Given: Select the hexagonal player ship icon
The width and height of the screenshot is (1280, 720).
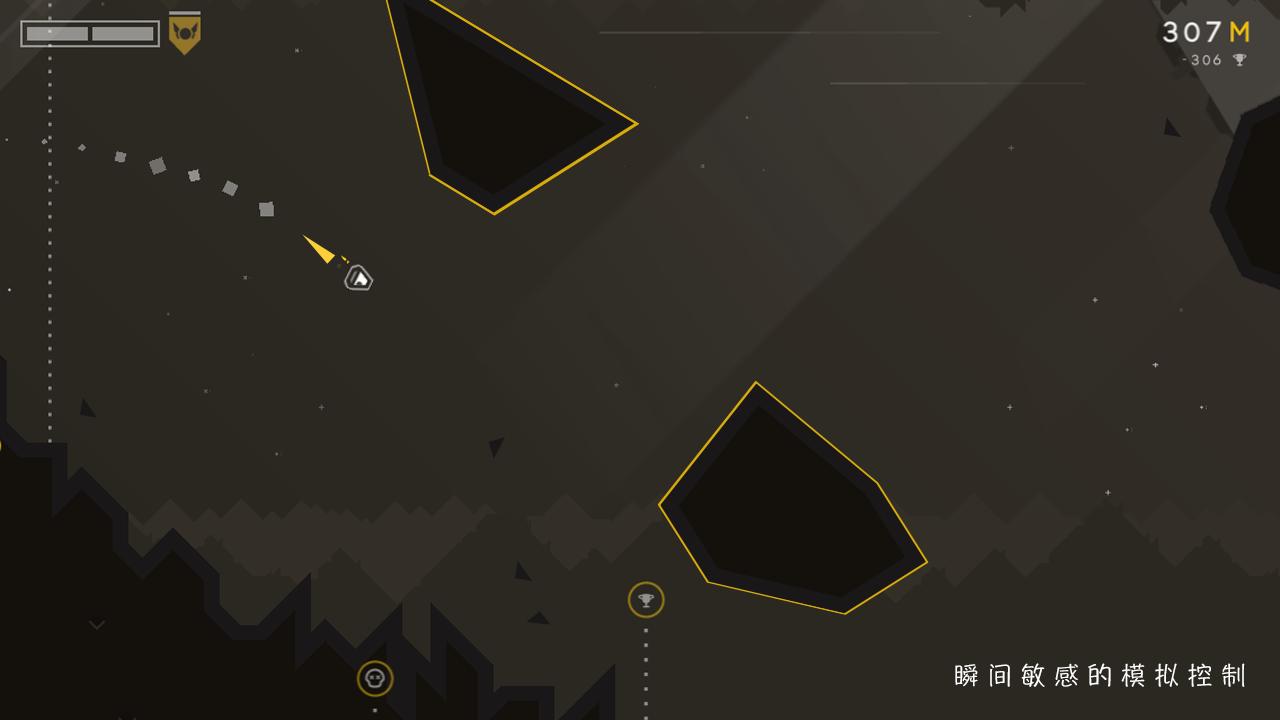Looking at the screenshot, I should click(x=358, y=278).
